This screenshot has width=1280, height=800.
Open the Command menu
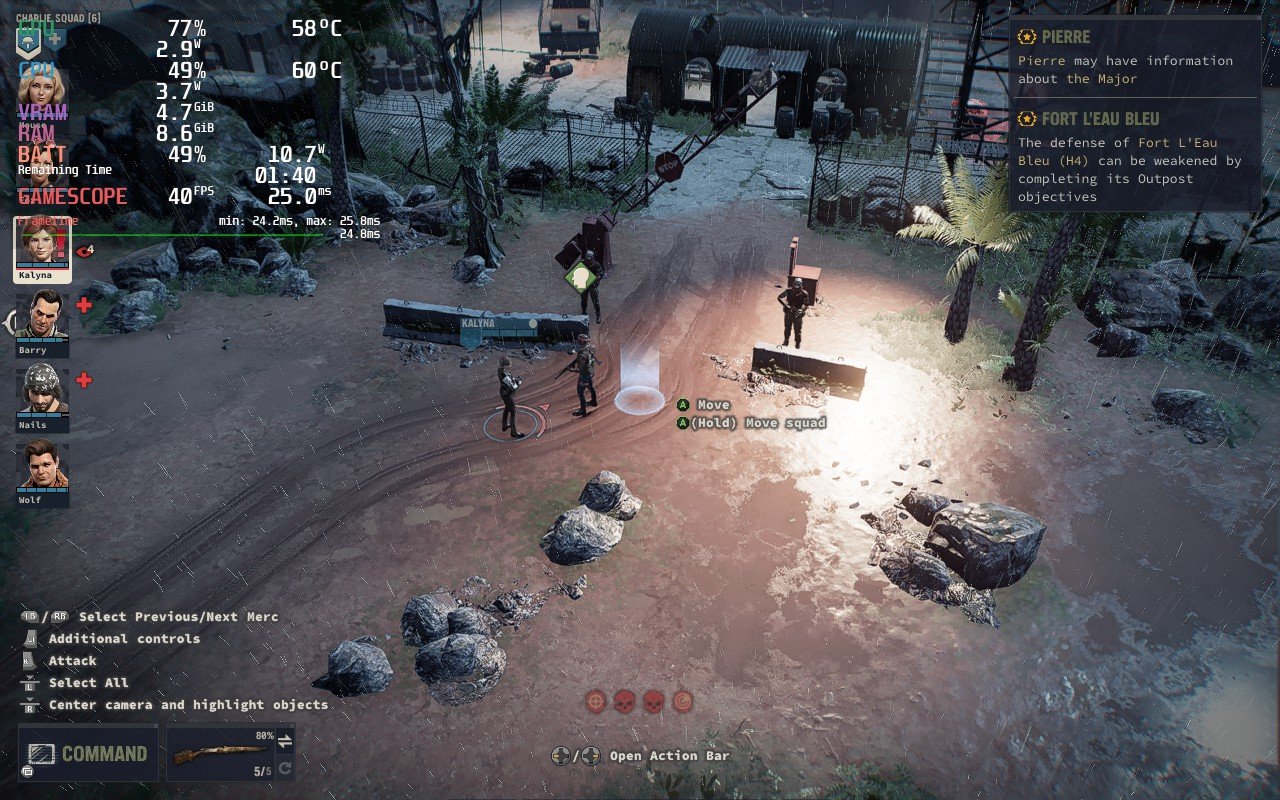pos(88,753)
